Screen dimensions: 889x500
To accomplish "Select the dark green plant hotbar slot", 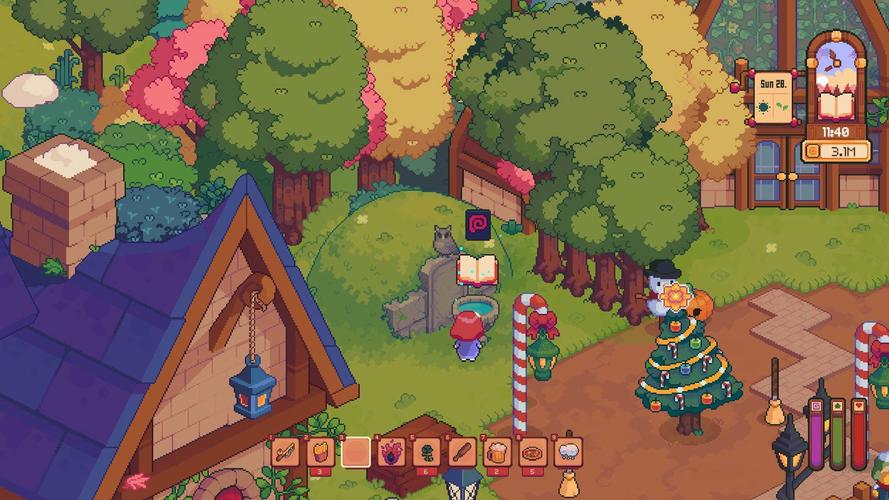I will (425, 452).
